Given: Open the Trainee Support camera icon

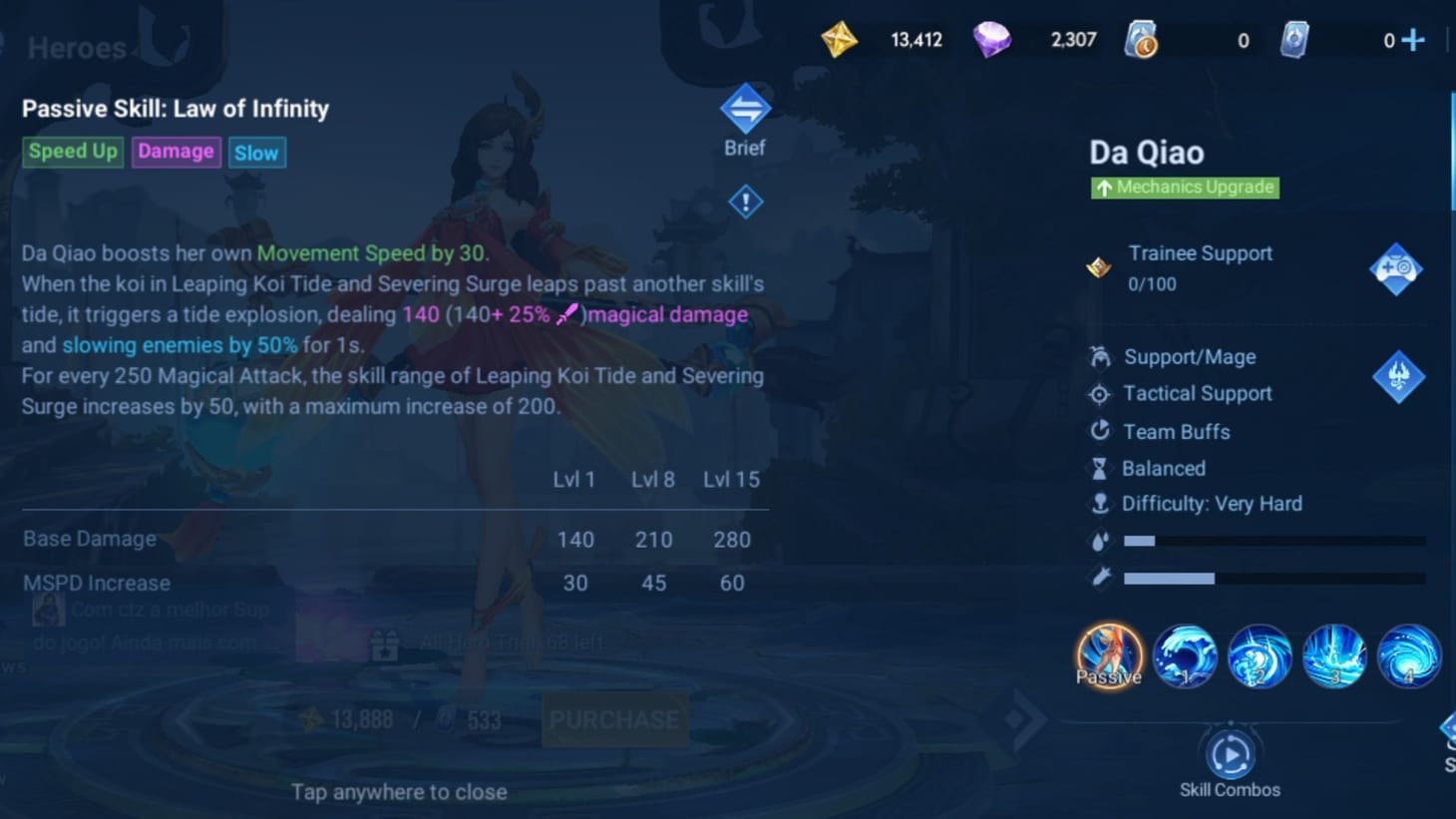Looking at the screenshot, I should [1396, 267].
